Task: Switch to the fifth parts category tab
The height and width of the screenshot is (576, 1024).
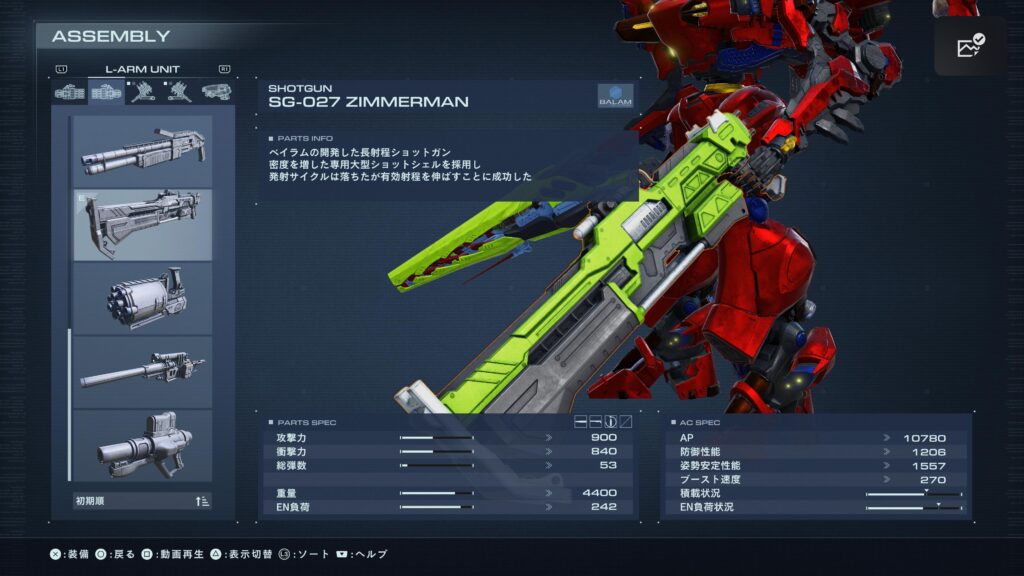Action: [x=215, y=92]
